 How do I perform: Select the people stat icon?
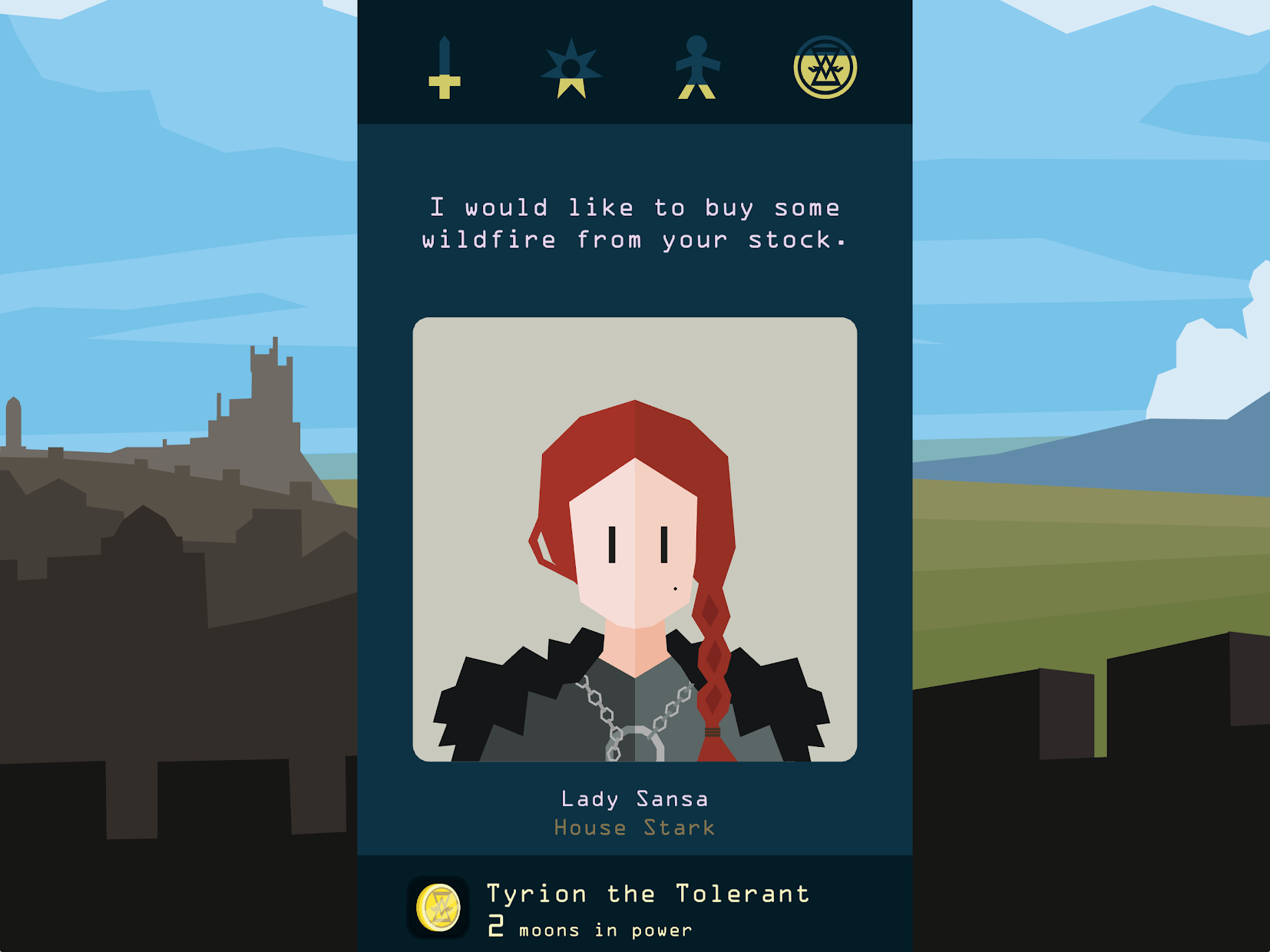[697, 65]
